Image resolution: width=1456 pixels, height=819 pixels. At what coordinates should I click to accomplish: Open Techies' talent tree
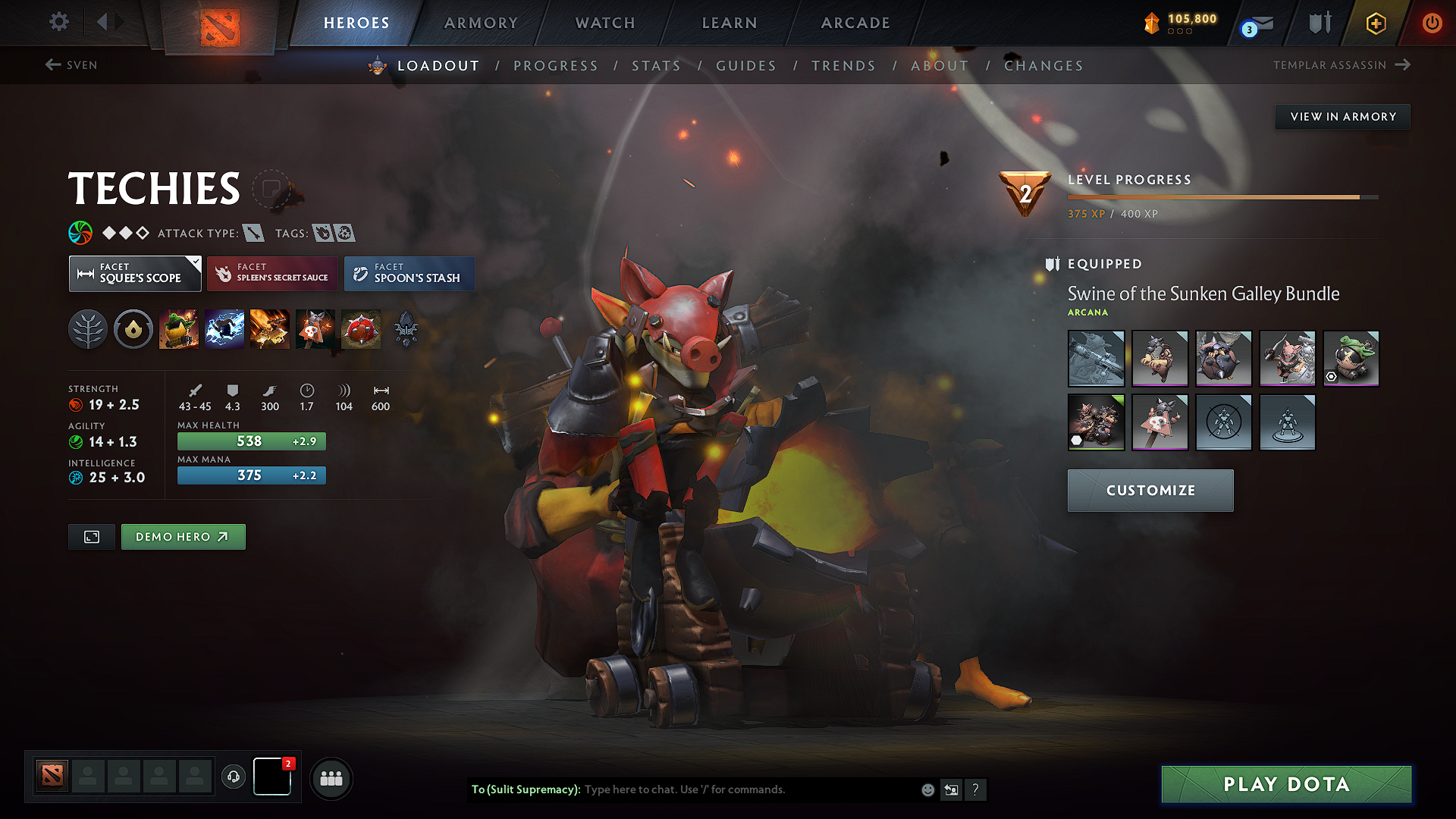(88, 329)
